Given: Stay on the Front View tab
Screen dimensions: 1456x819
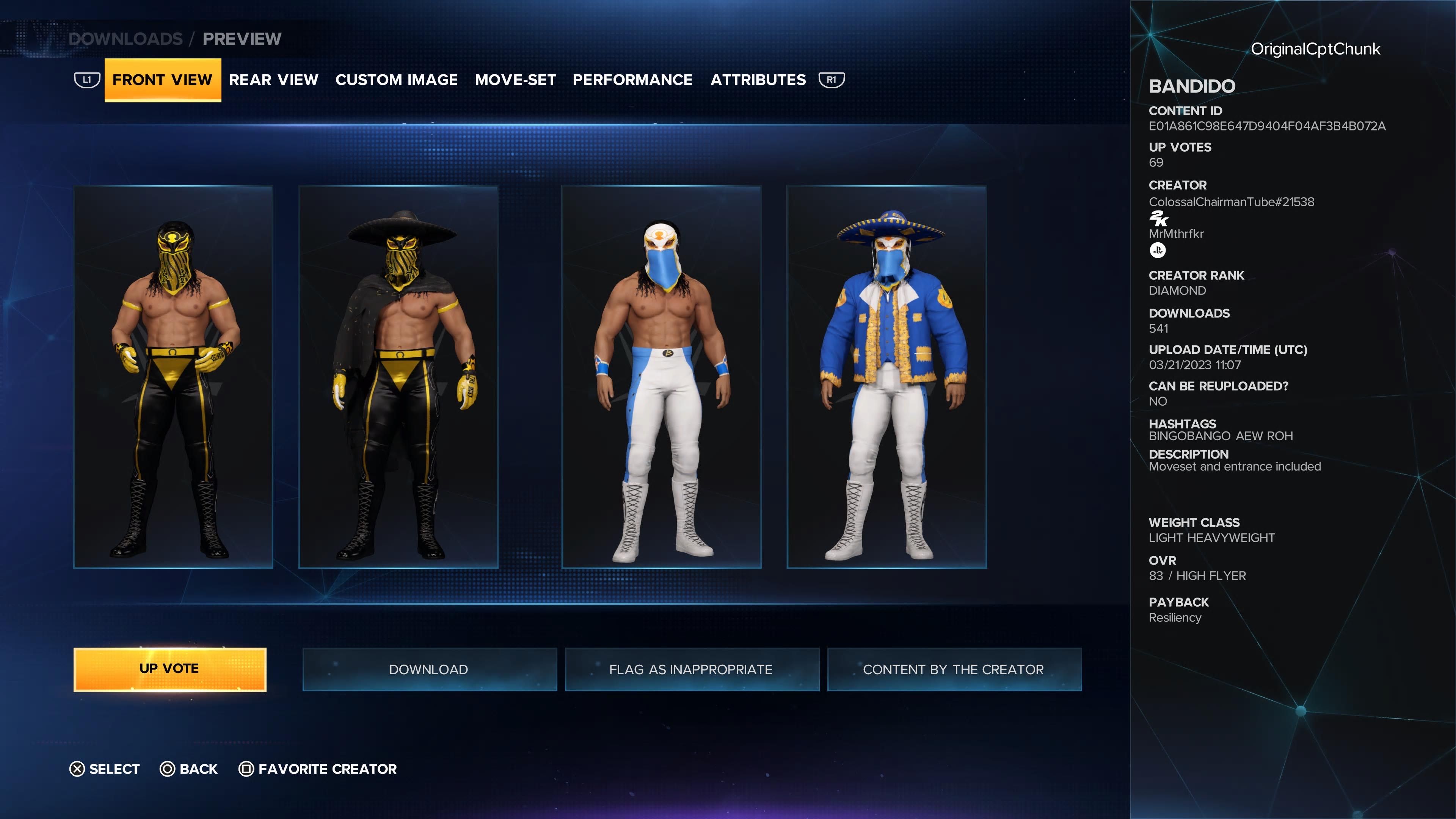Looking at the screenshot, I should pyautogui.click(x=162, y=80).
